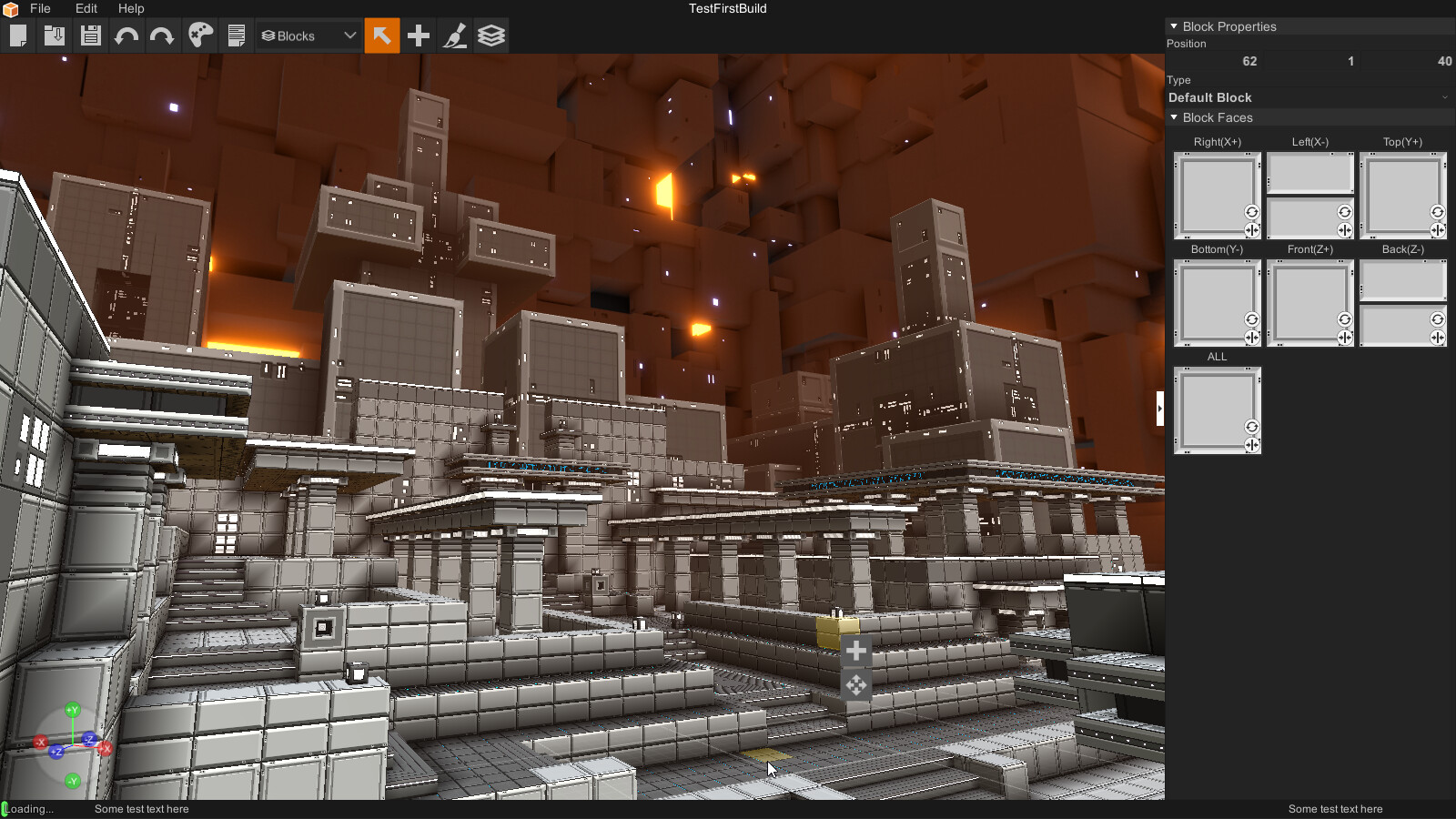Click the open/import folder toolbar icon
Screen dimensions: 1456x819
pyautogui.click(x=55, y=36)
